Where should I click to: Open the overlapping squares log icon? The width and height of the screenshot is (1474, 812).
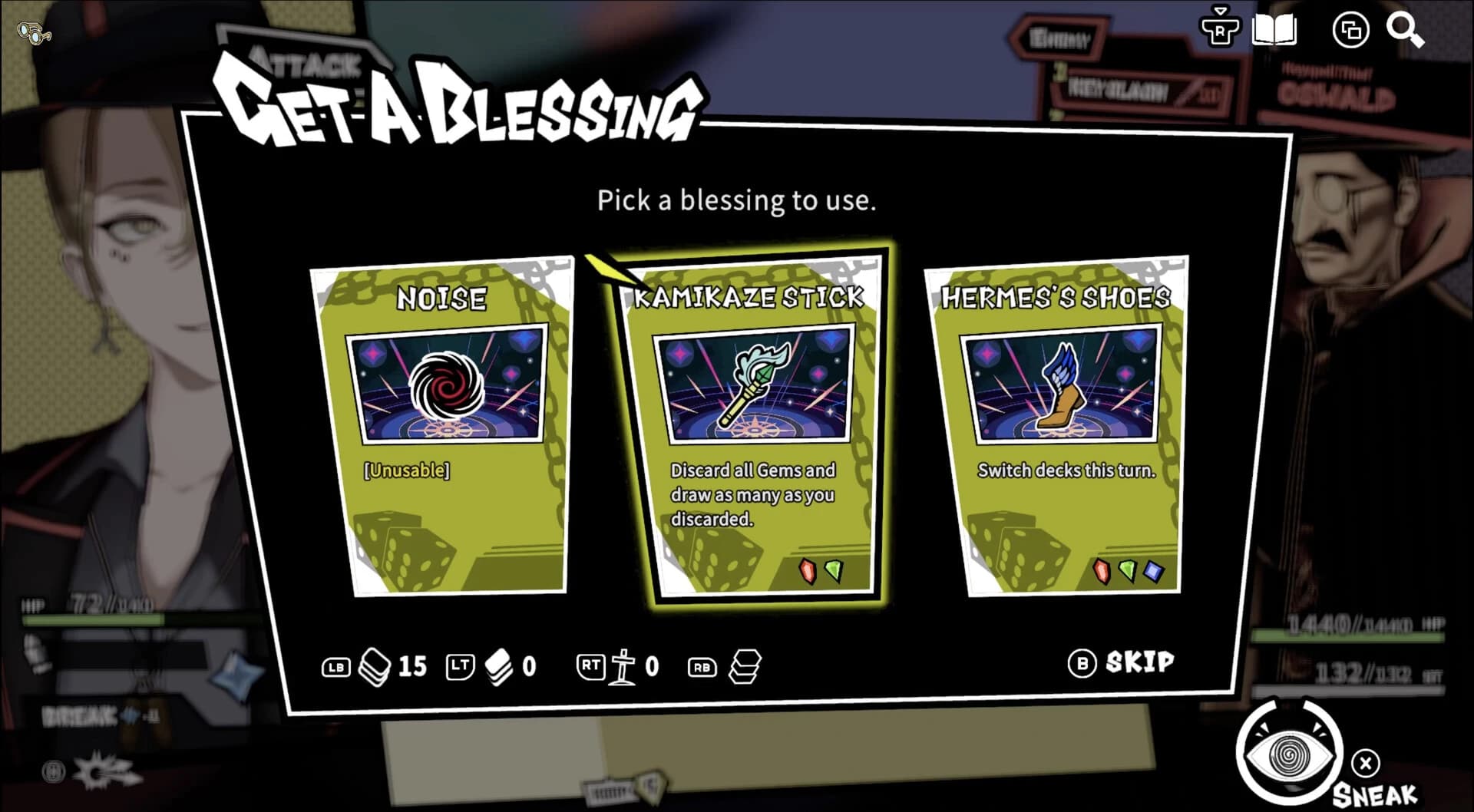coord(1350,31)
